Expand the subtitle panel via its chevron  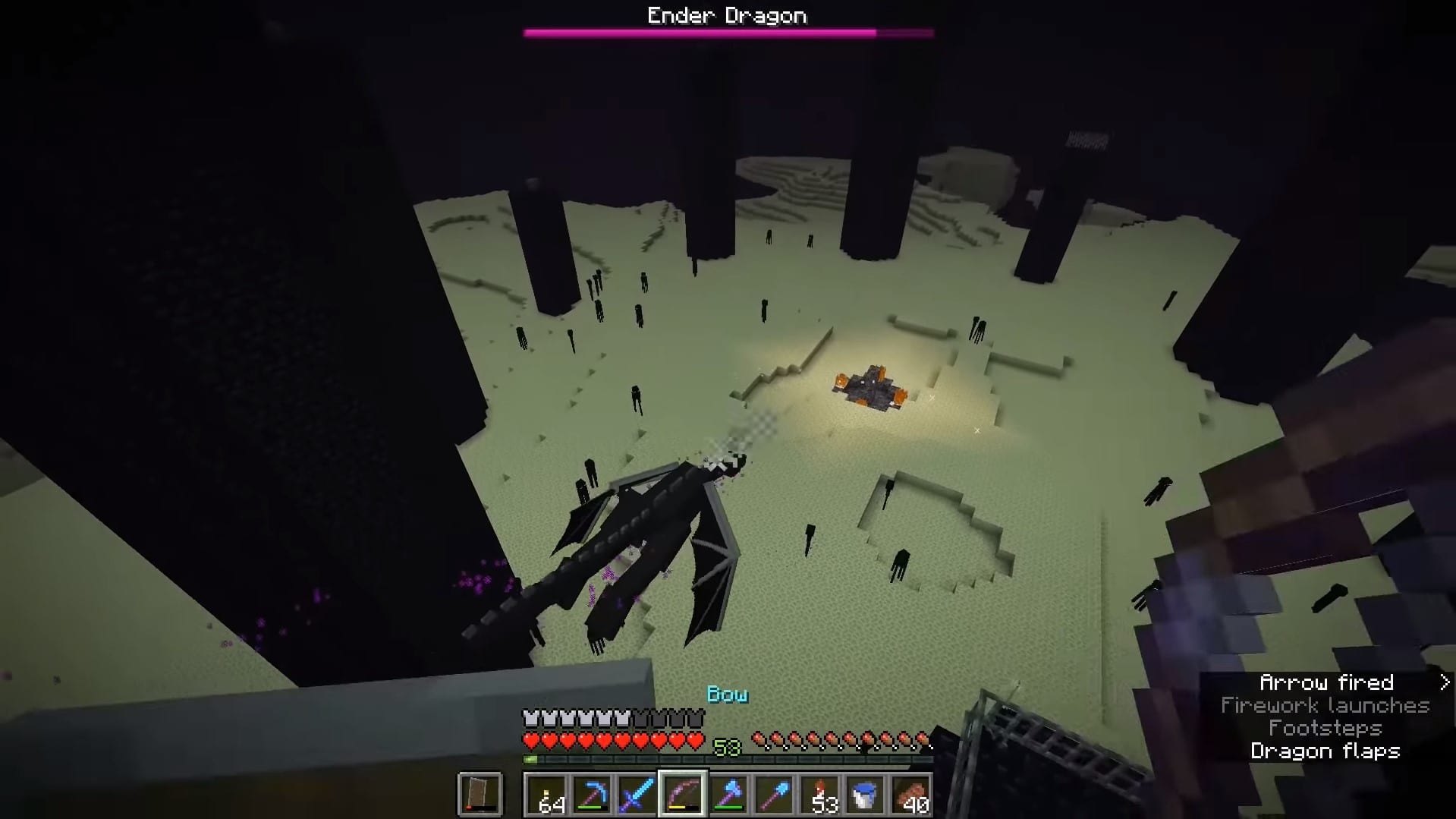pyautogui.click(x=1444, y=682)
